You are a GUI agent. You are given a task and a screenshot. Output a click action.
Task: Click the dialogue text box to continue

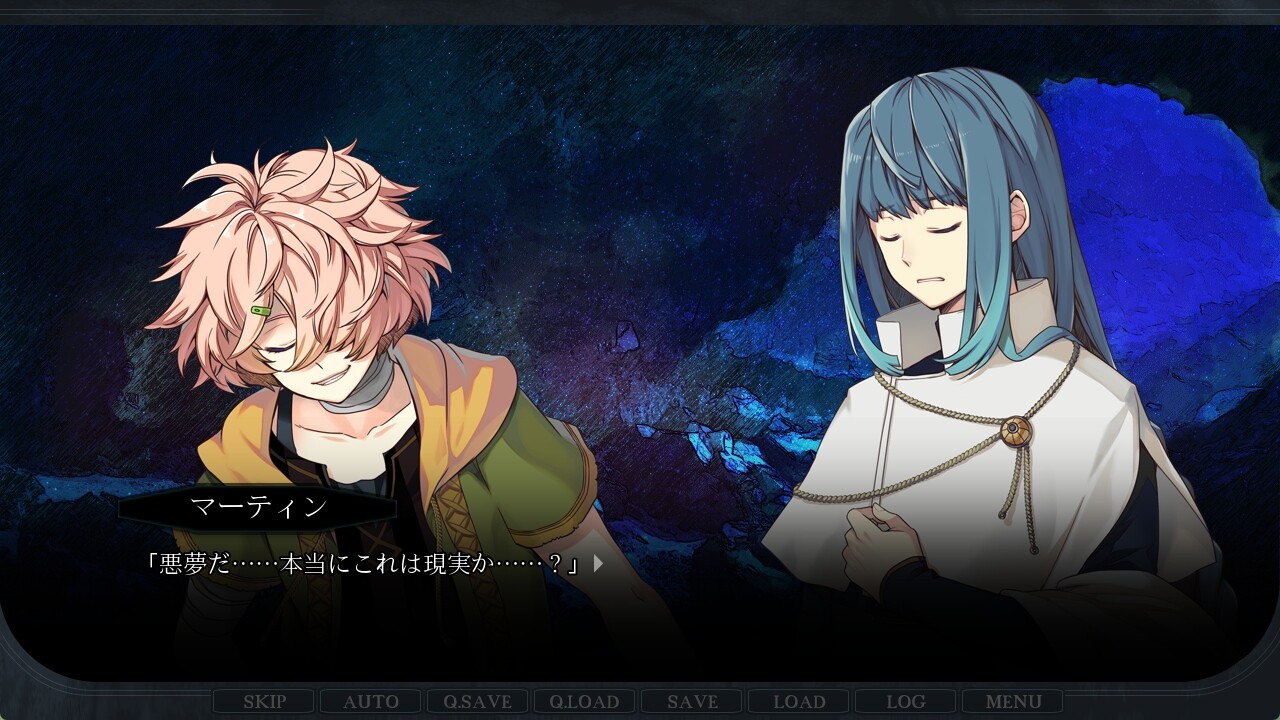pos(400,563)
